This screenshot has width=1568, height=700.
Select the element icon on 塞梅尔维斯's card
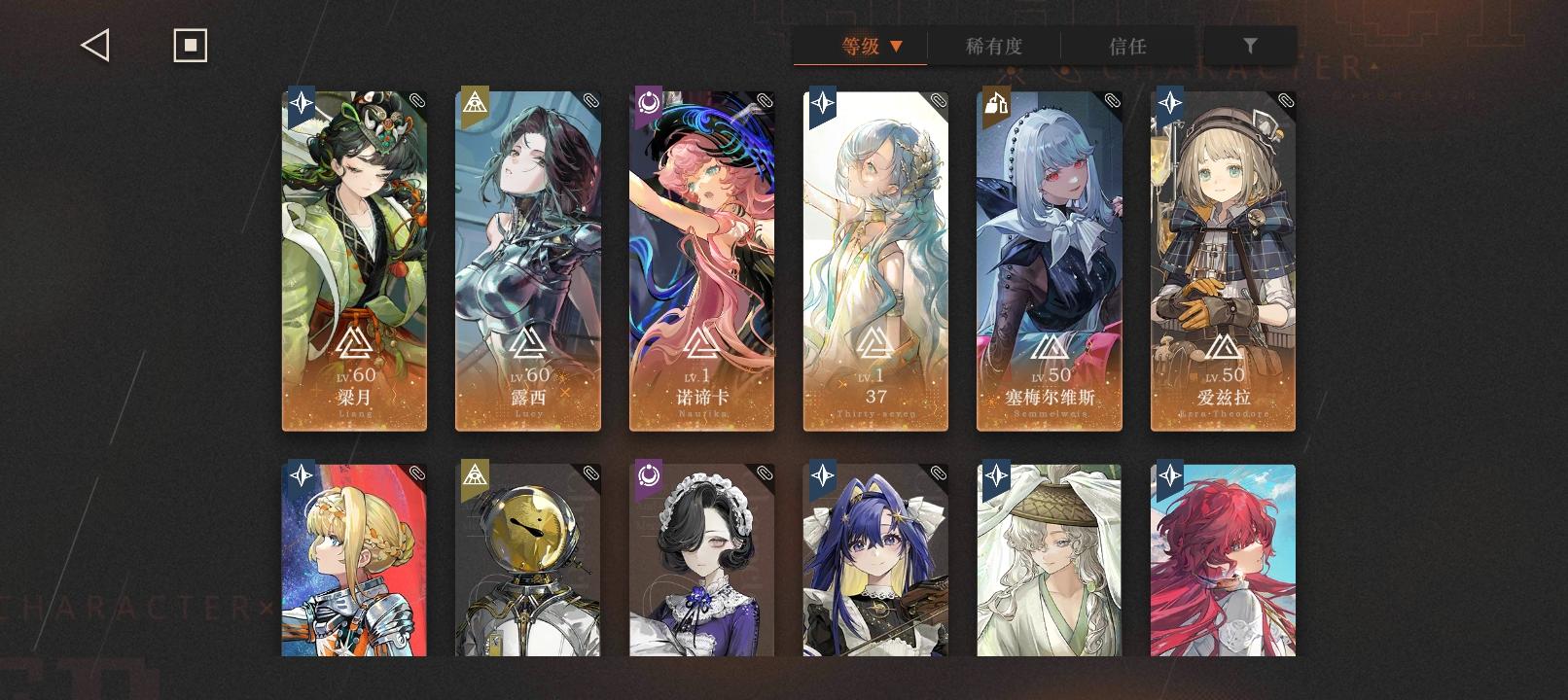click(995, 104)
